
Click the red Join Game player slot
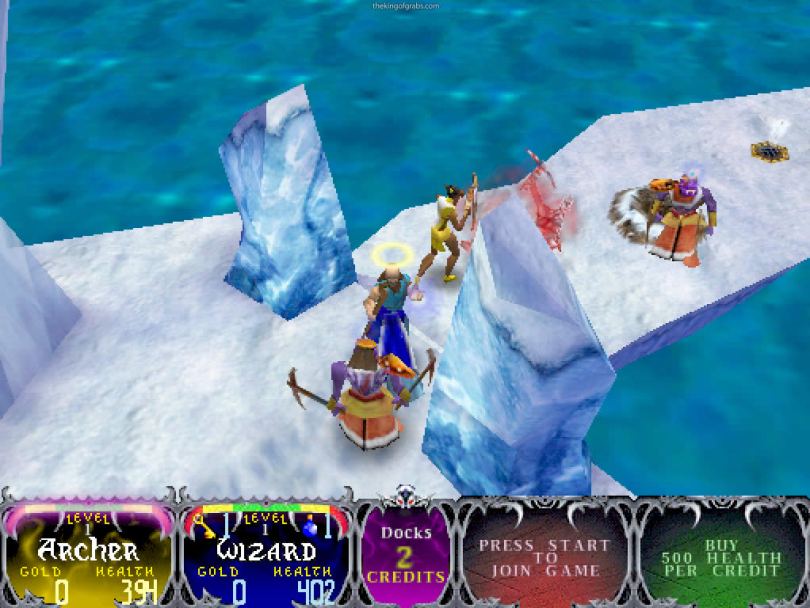[x=544, y=557]
